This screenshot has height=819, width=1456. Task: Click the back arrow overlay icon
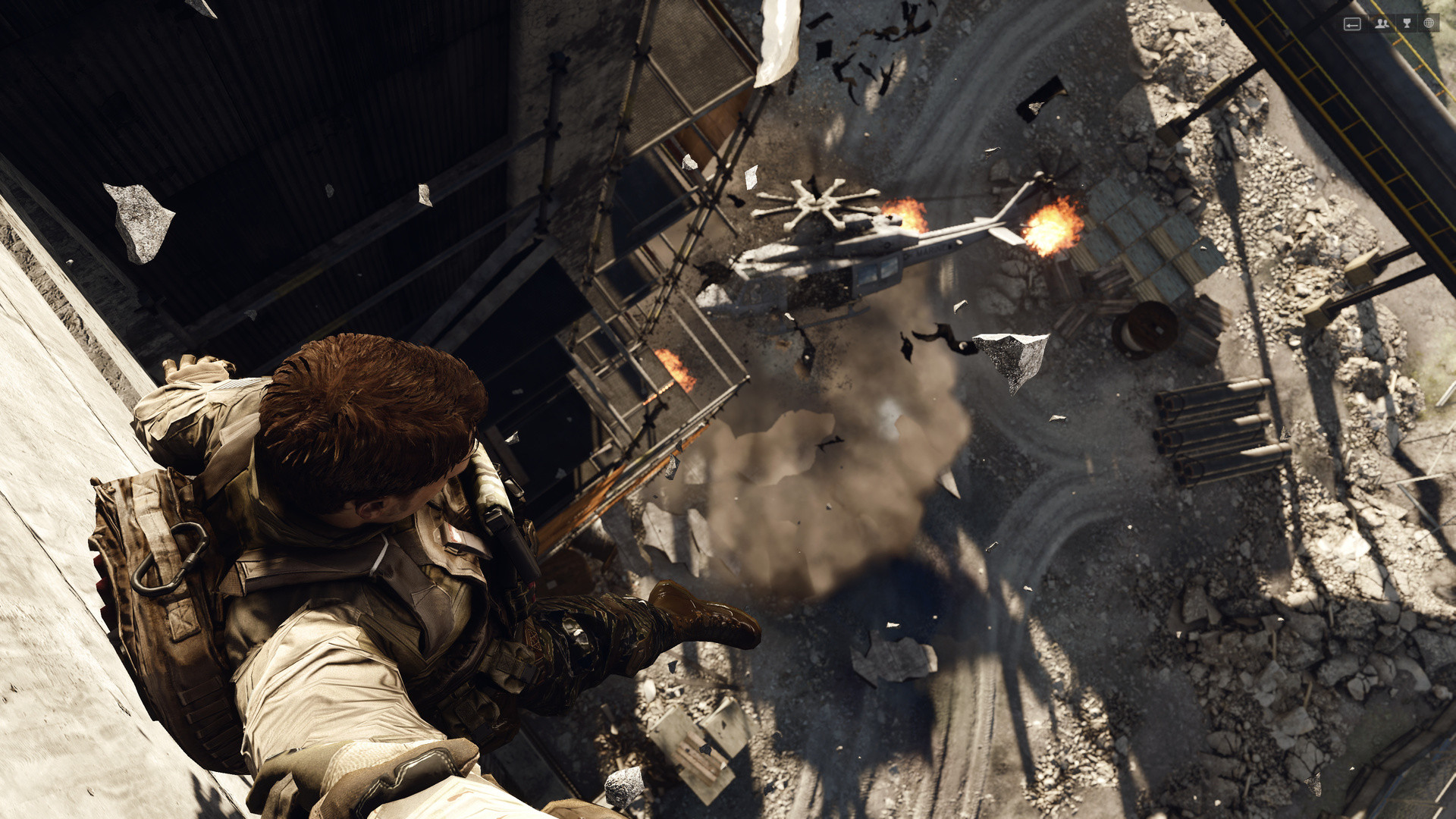(1352, 24)
